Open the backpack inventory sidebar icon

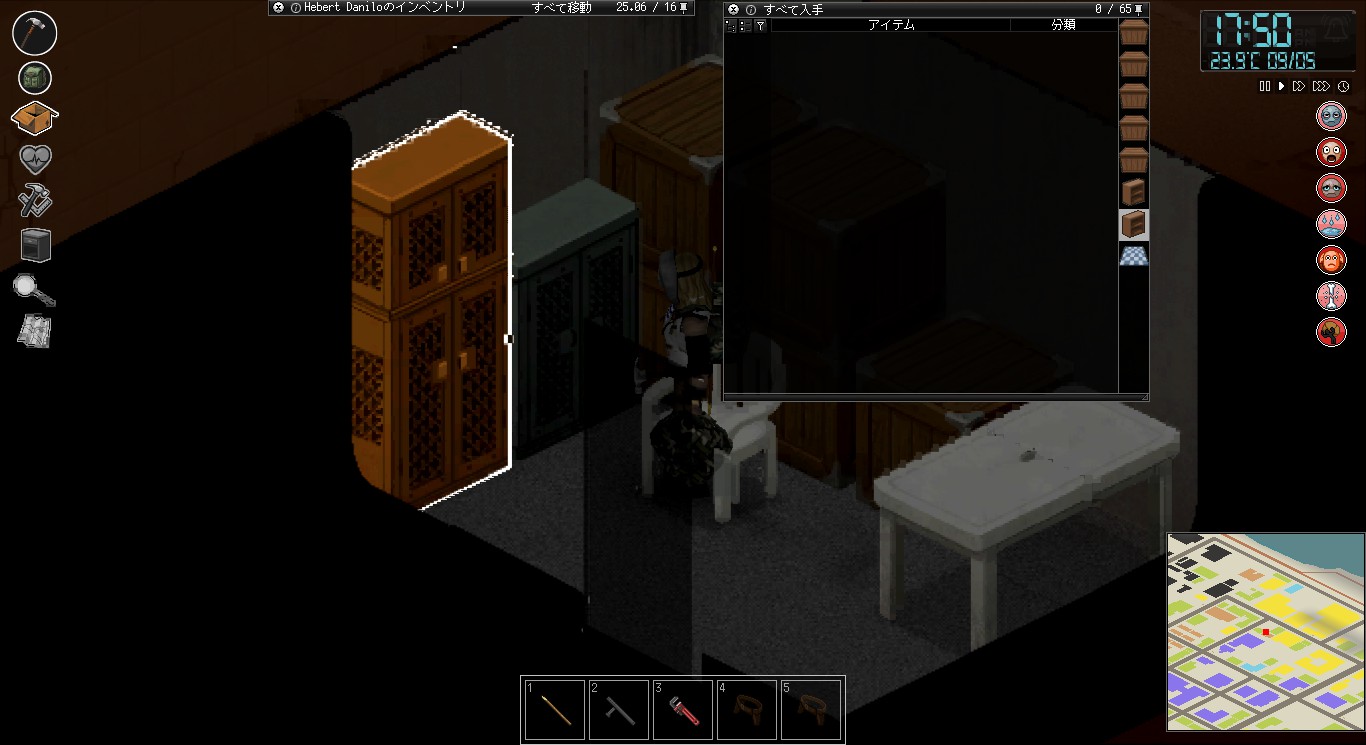[x=34, y=77]
